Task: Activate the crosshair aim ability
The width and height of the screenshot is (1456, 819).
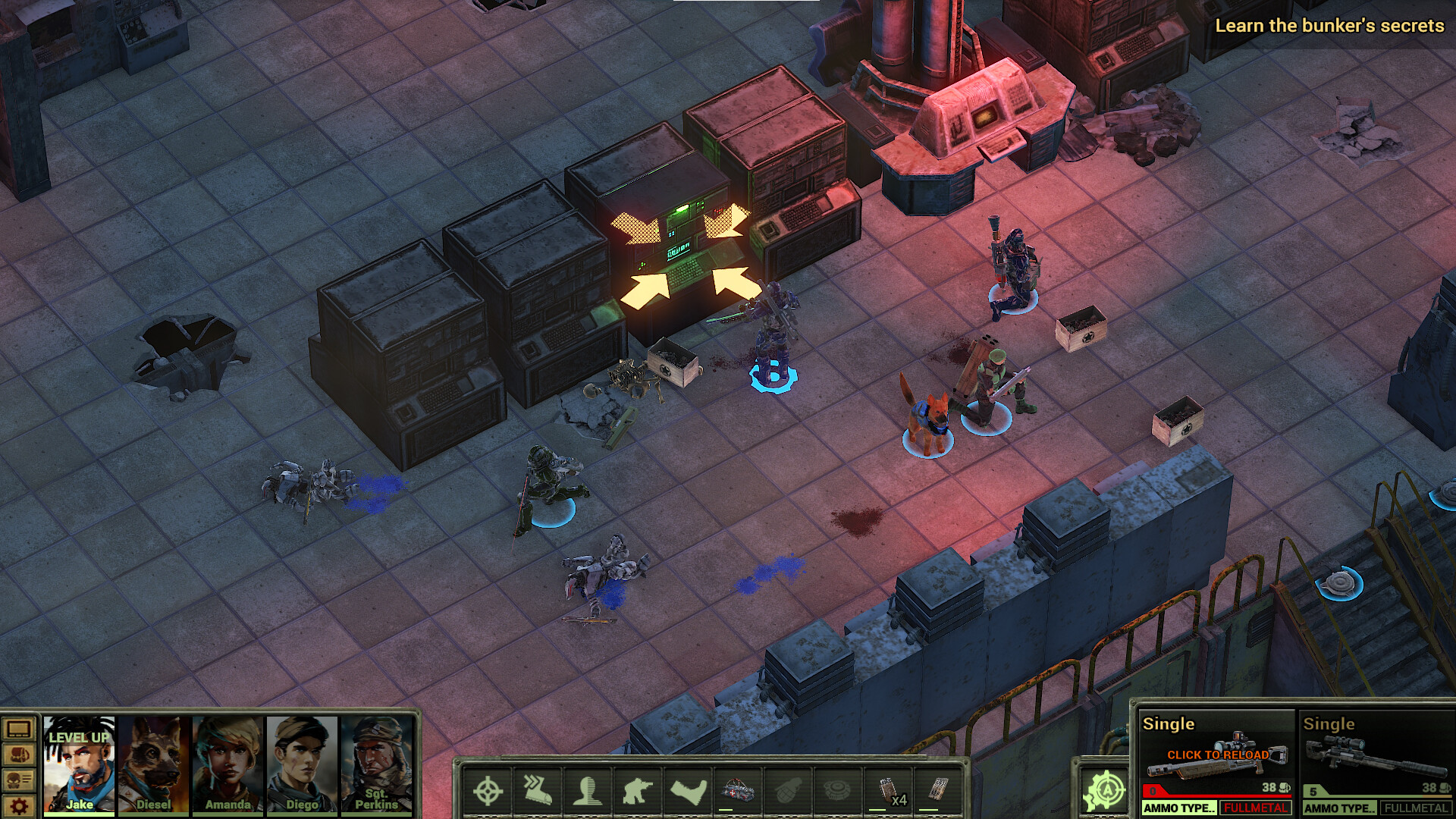Action: (x=488, y=791)
